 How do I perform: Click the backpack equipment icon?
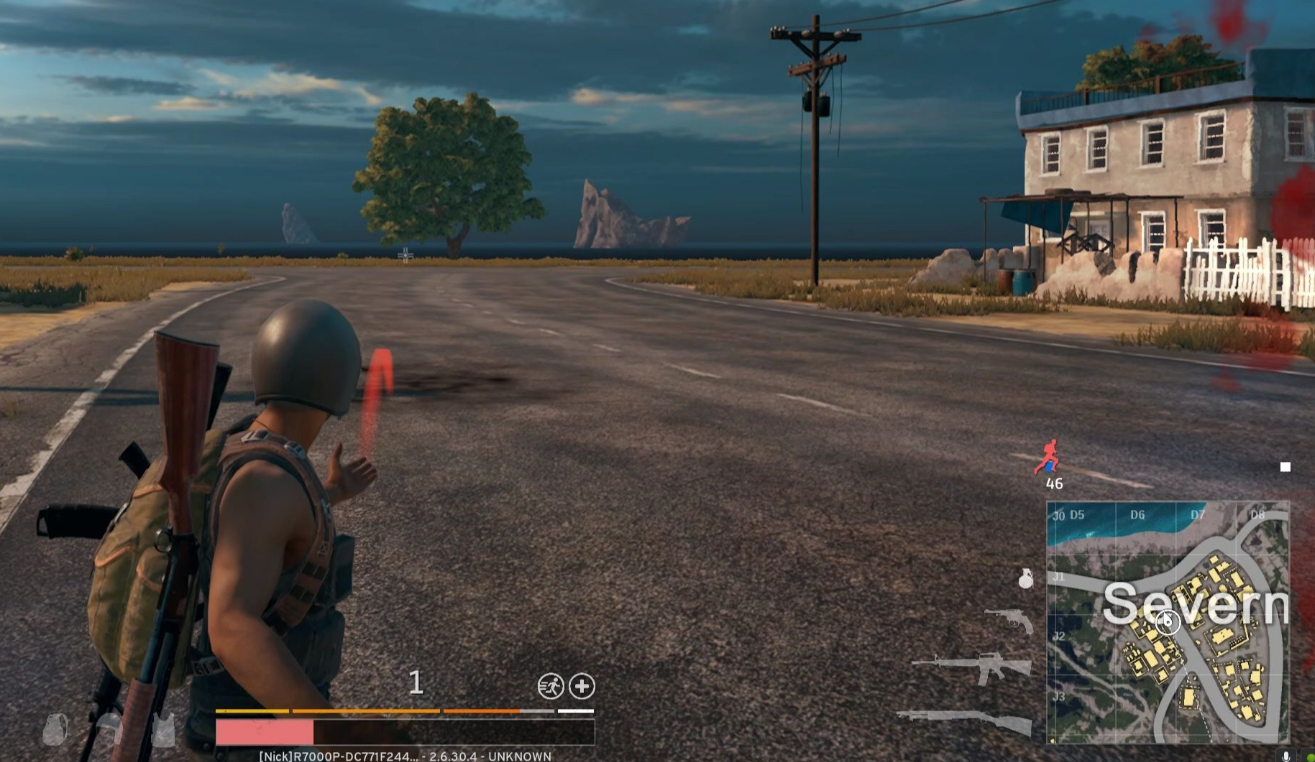pos(56,730)
